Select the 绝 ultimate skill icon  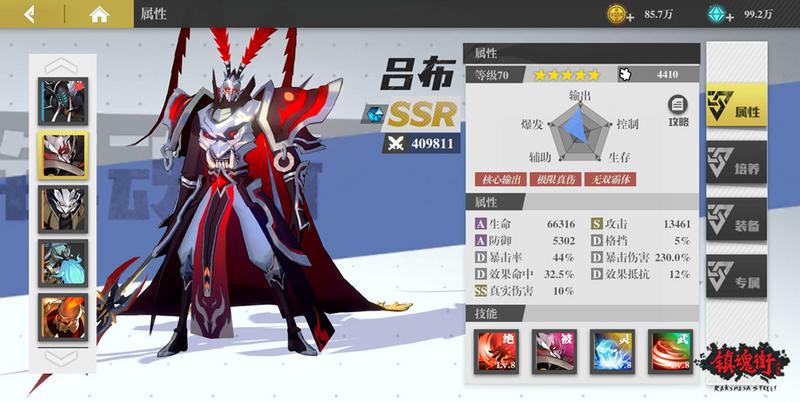[x=495, y=352]
